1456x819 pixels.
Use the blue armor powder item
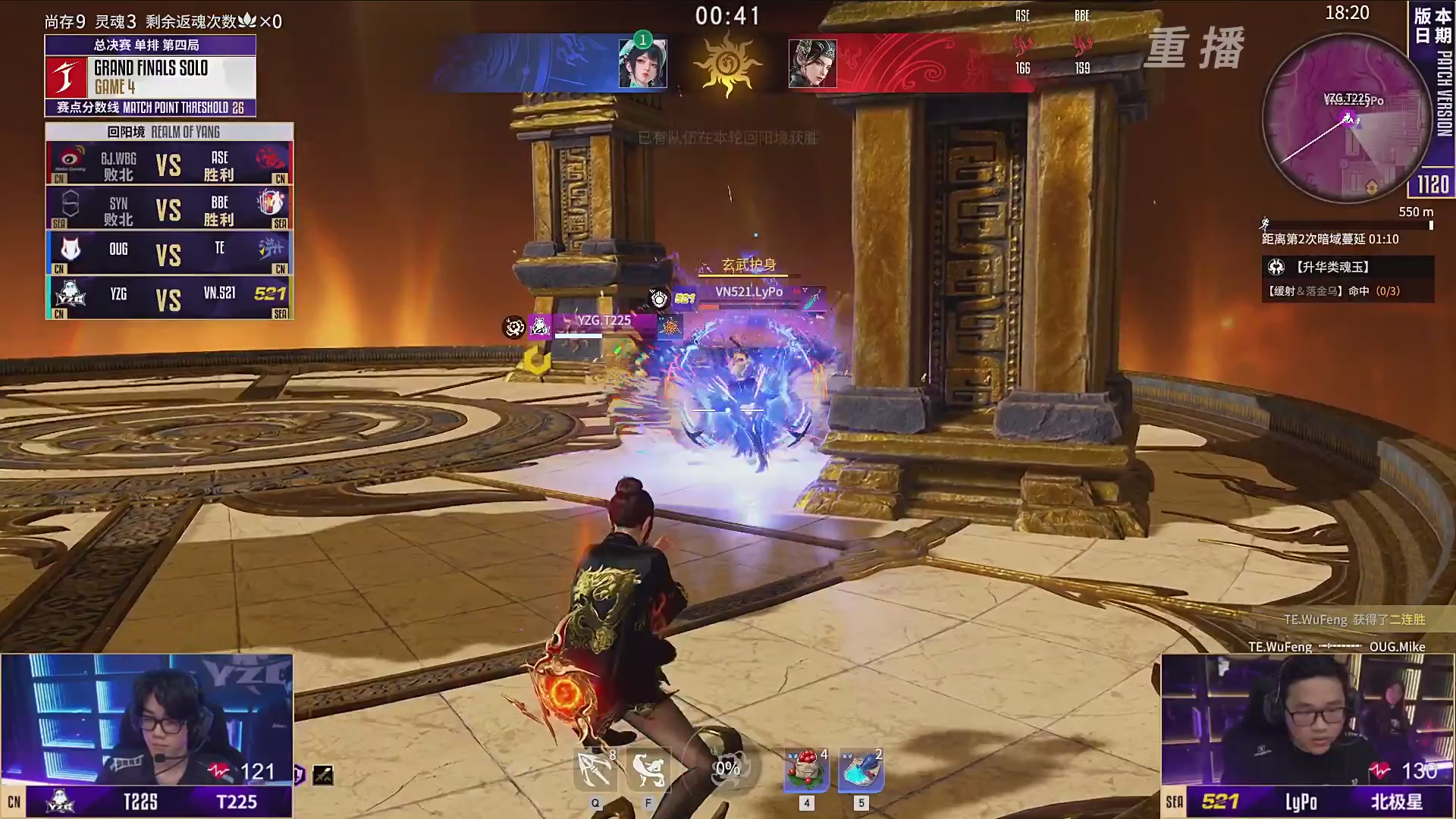pyautogui.click(x=861, y=770)
